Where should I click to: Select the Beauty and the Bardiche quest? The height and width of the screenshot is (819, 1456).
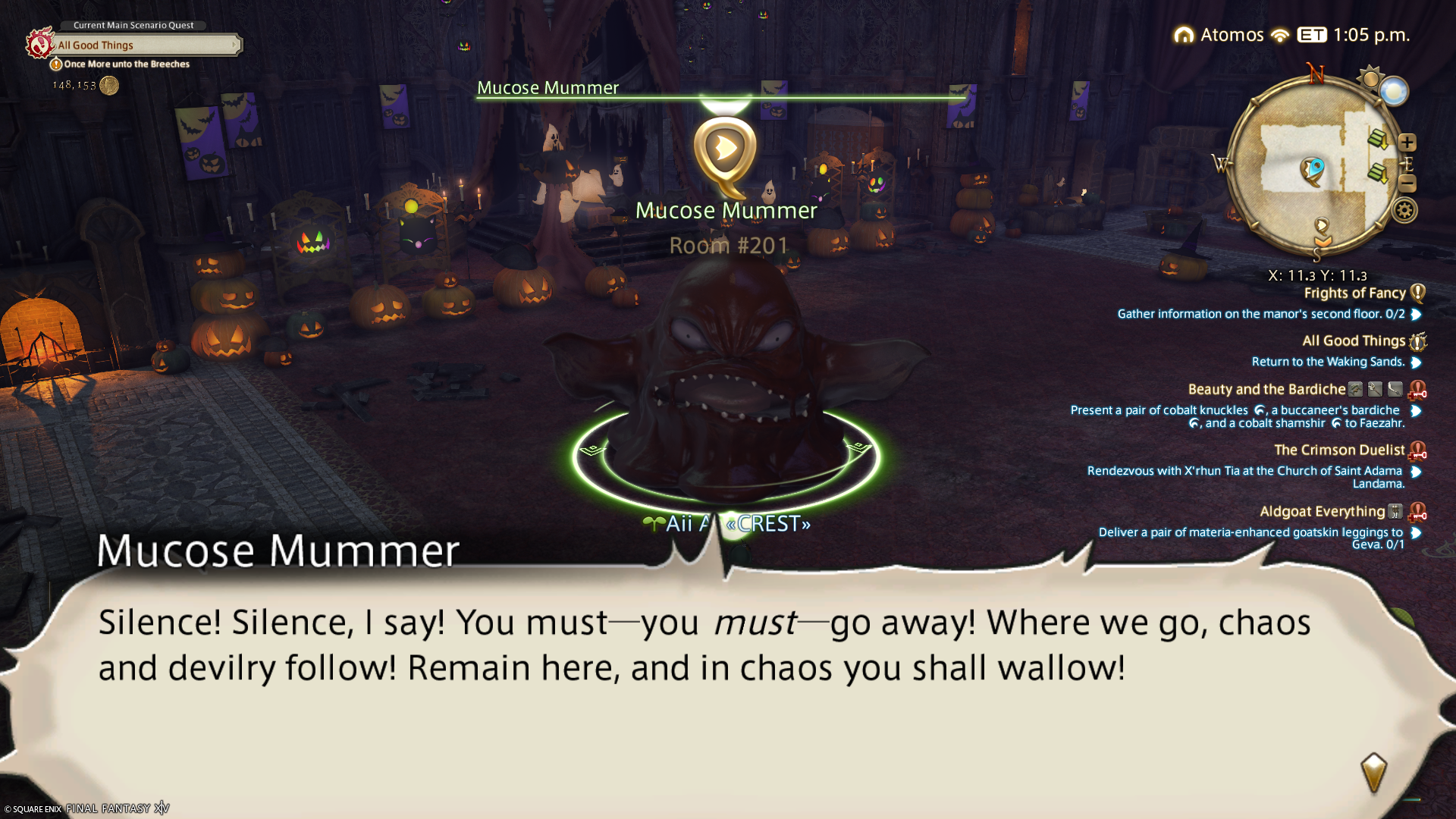[1266, 390]
